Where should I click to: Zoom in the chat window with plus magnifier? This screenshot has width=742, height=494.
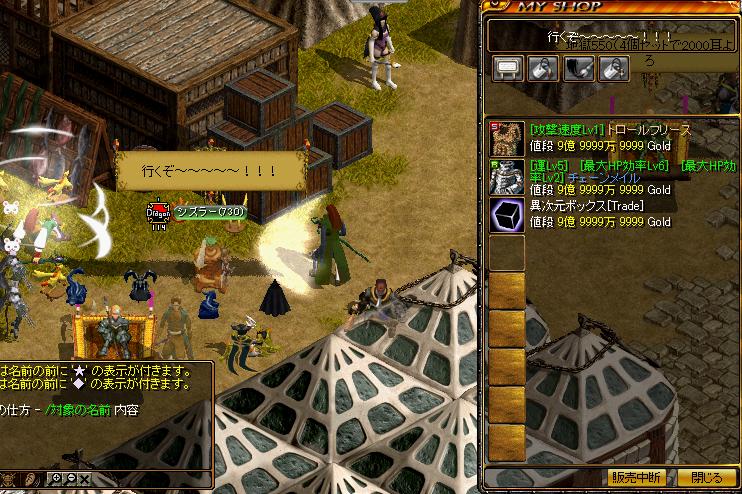56,480
